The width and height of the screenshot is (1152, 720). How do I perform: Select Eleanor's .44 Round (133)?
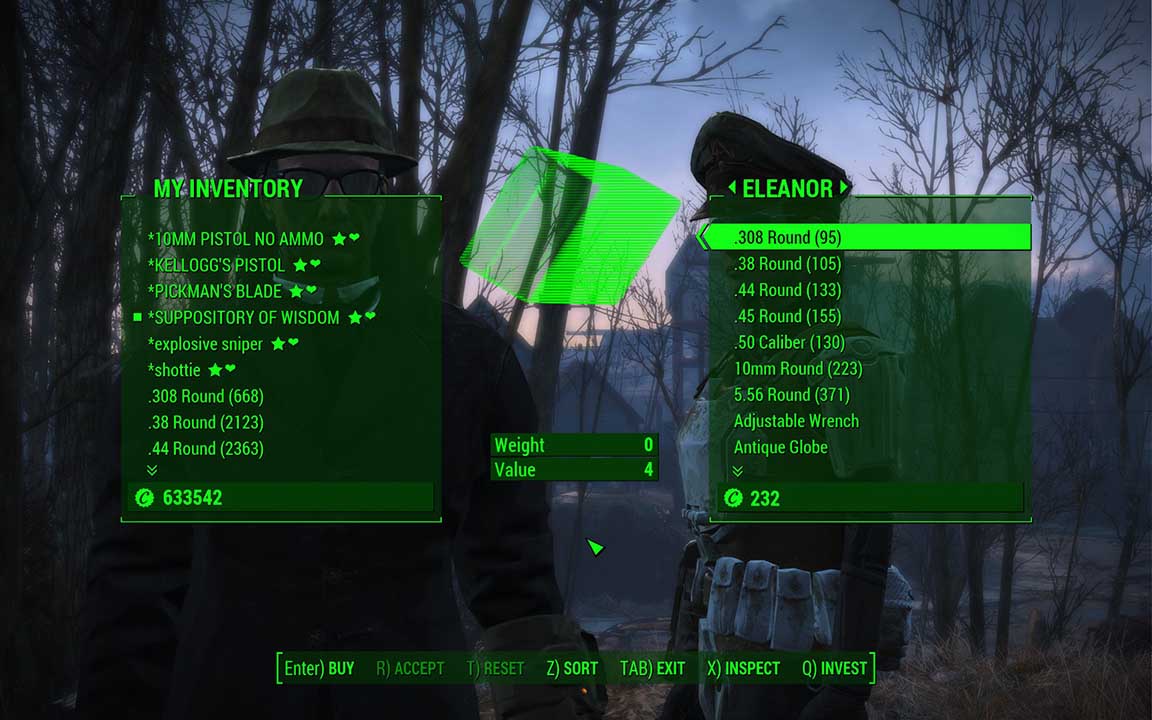pyautogui.click(x=787, y=290)
